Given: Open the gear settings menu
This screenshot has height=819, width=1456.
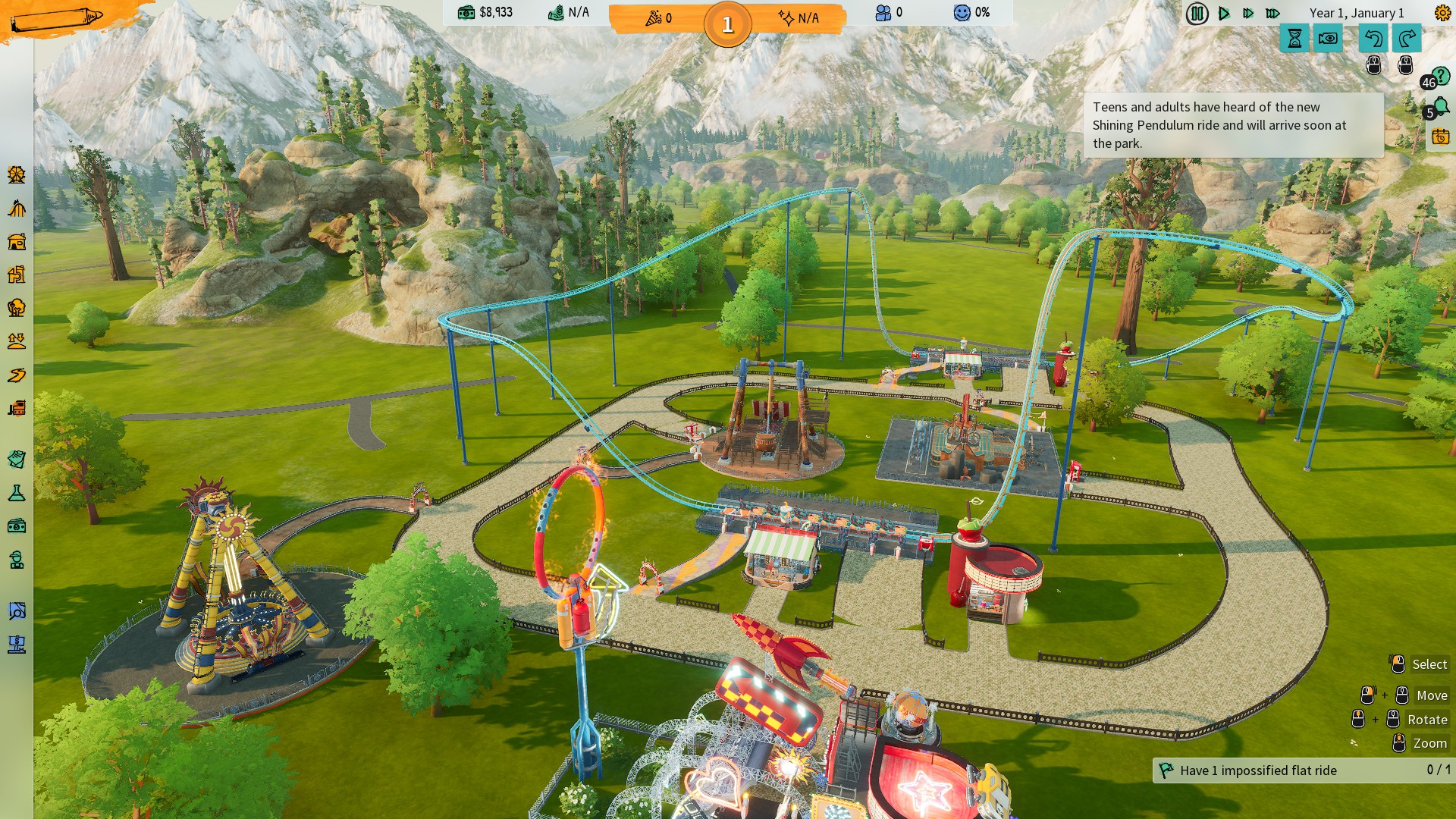Looking at the screenshot, I should point(1442,13).
